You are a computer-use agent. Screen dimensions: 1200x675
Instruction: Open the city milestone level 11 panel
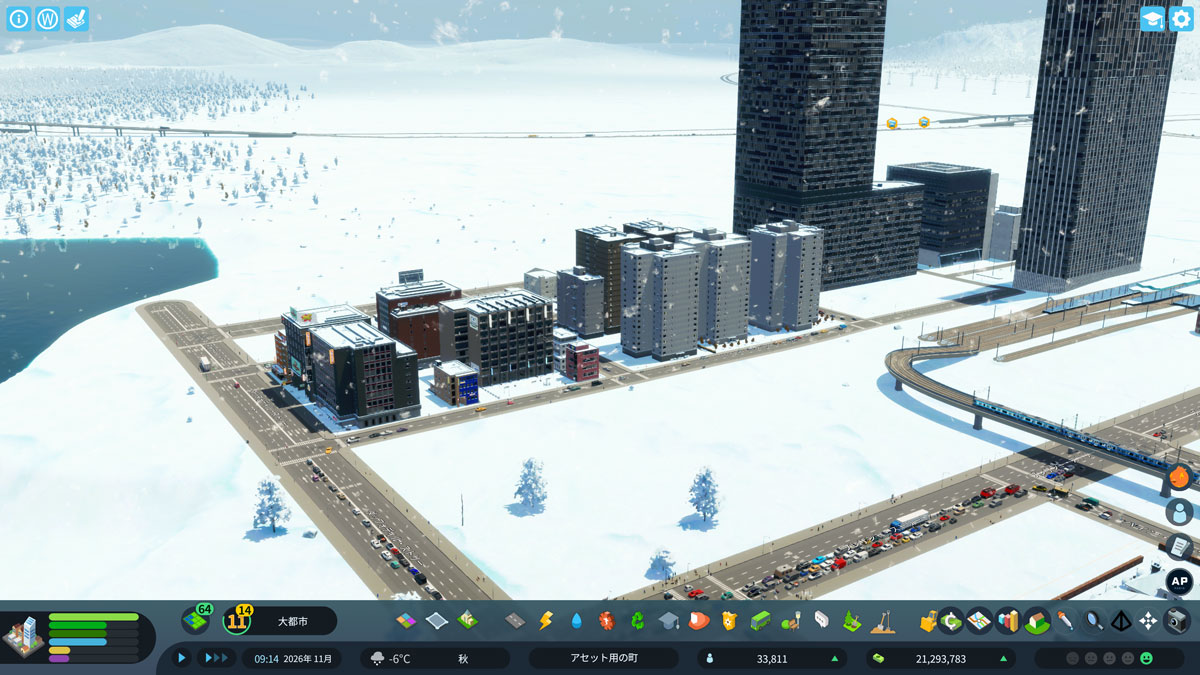point(238,621)
